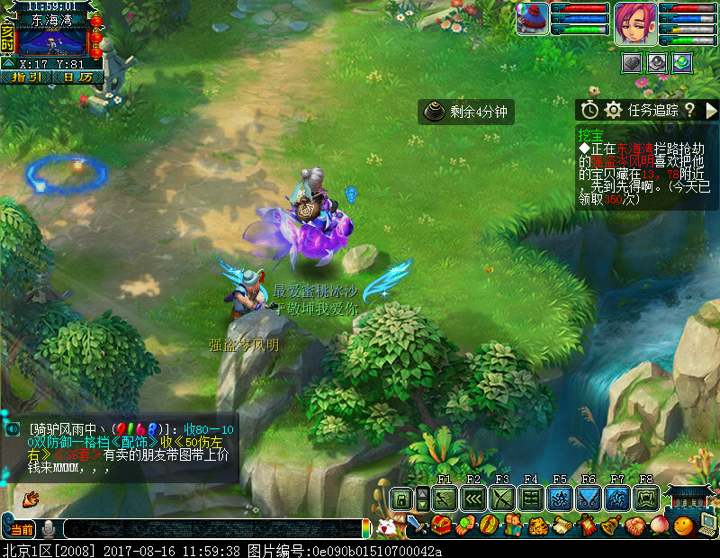Click the quest tracker stopwatch icon
Screen dimensions: 720x558
pos(590,110)
